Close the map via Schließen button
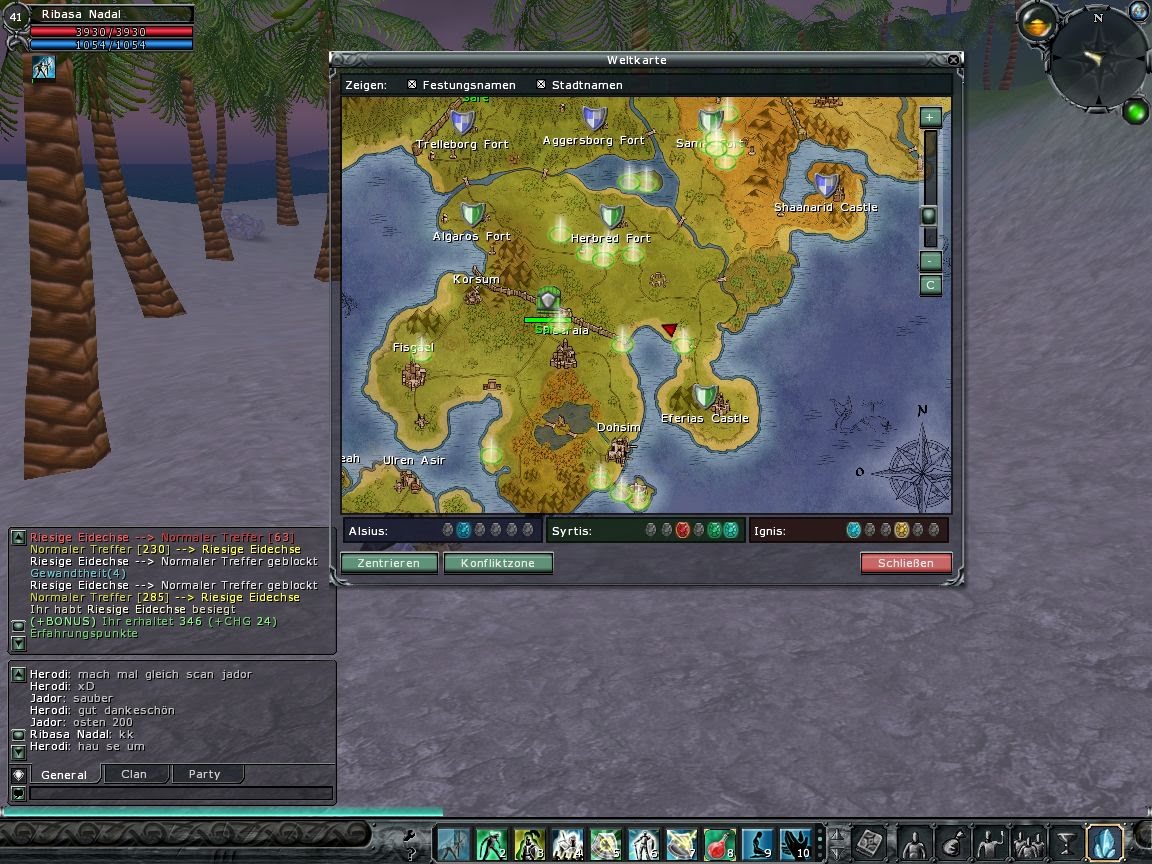The image size is (1152, 864). (x=905, y=563)
